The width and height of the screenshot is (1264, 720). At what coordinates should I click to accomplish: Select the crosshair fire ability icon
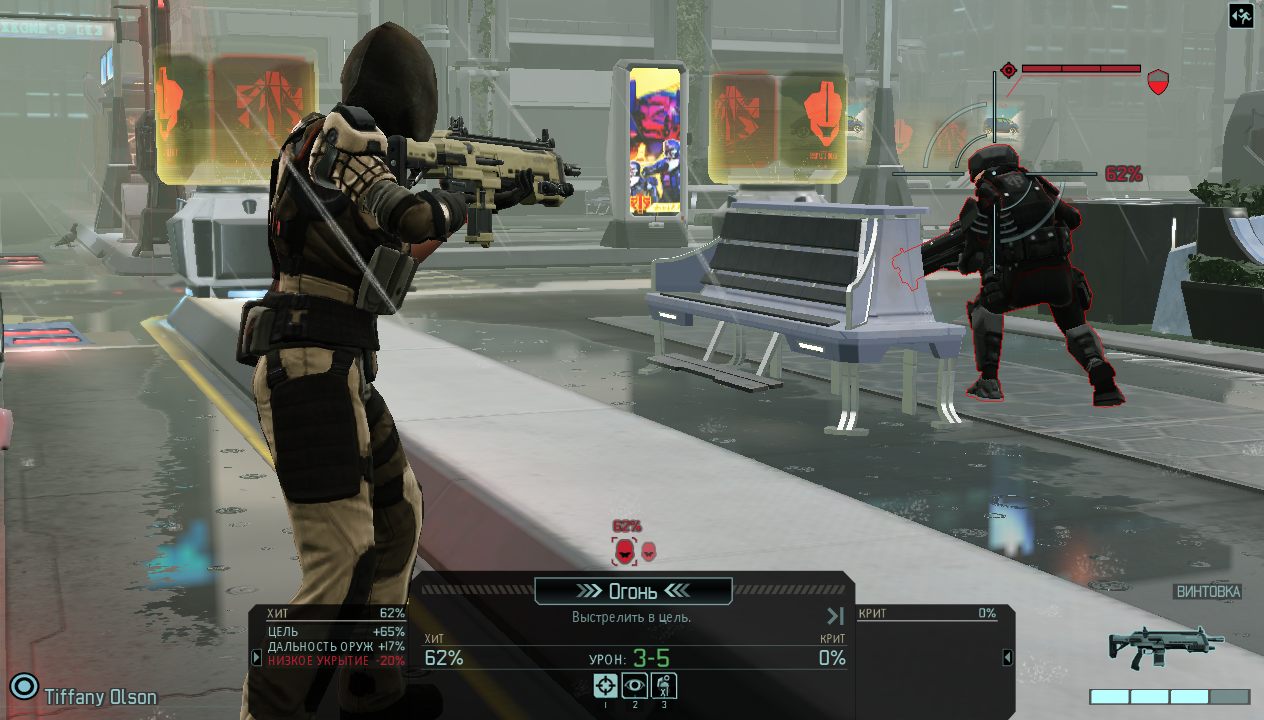coord(605,685)
